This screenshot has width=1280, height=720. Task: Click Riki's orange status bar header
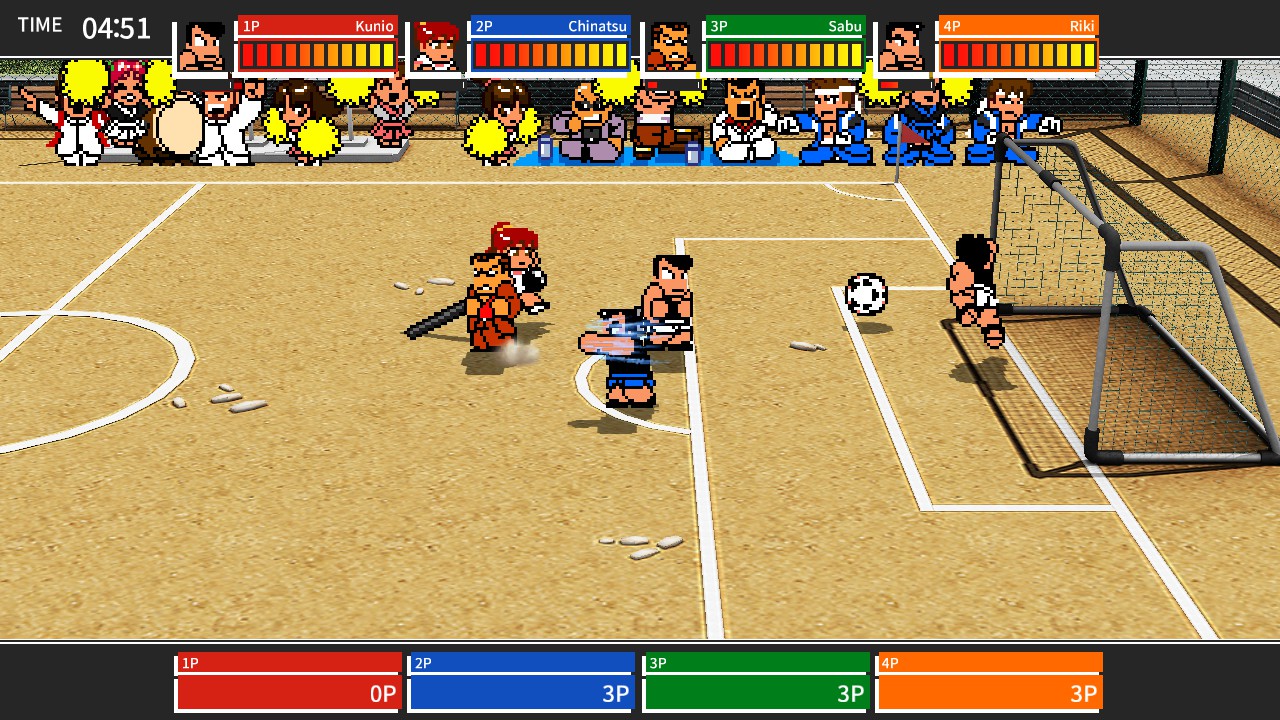coord(1016,26)
